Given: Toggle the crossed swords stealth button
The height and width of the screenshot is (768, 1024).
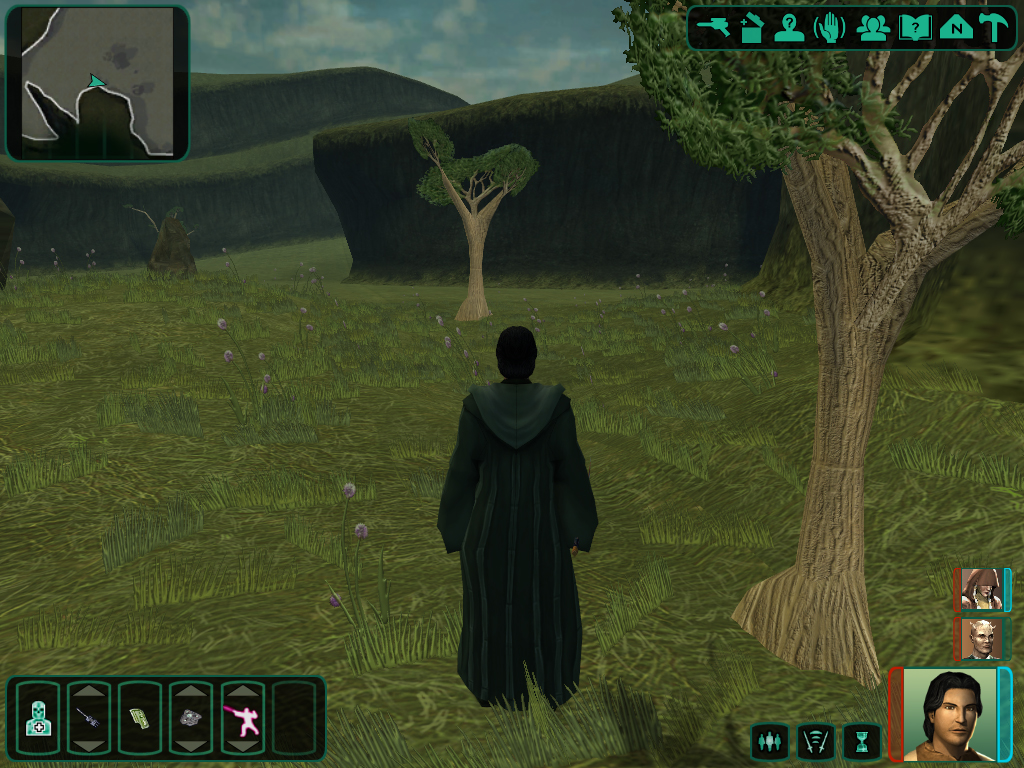Looking at the screenshot, I should pyautogui.click(x=814, y=742).
